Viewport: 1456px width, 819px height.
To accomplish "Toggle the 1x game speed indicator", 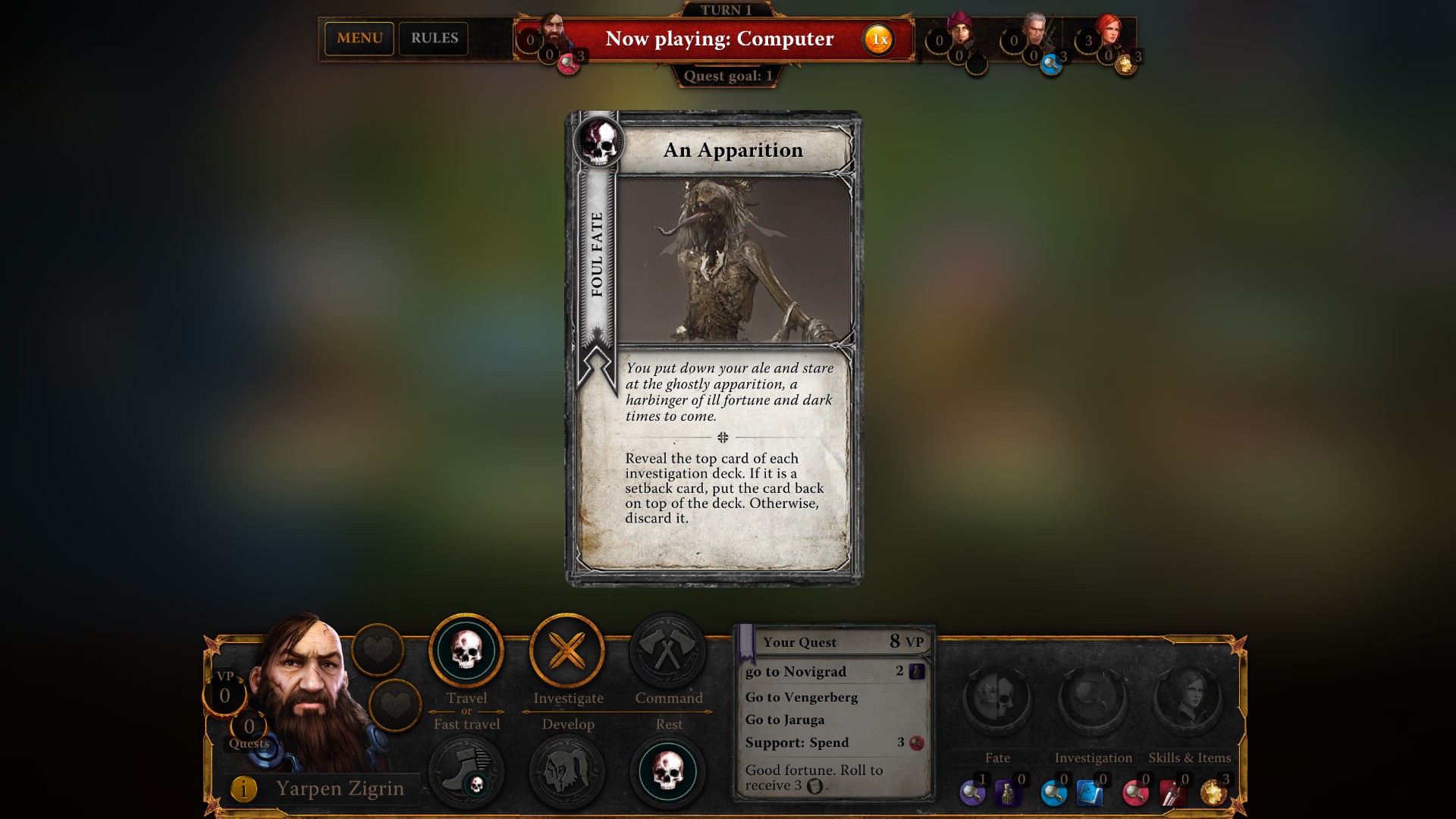I will point(877,39).
